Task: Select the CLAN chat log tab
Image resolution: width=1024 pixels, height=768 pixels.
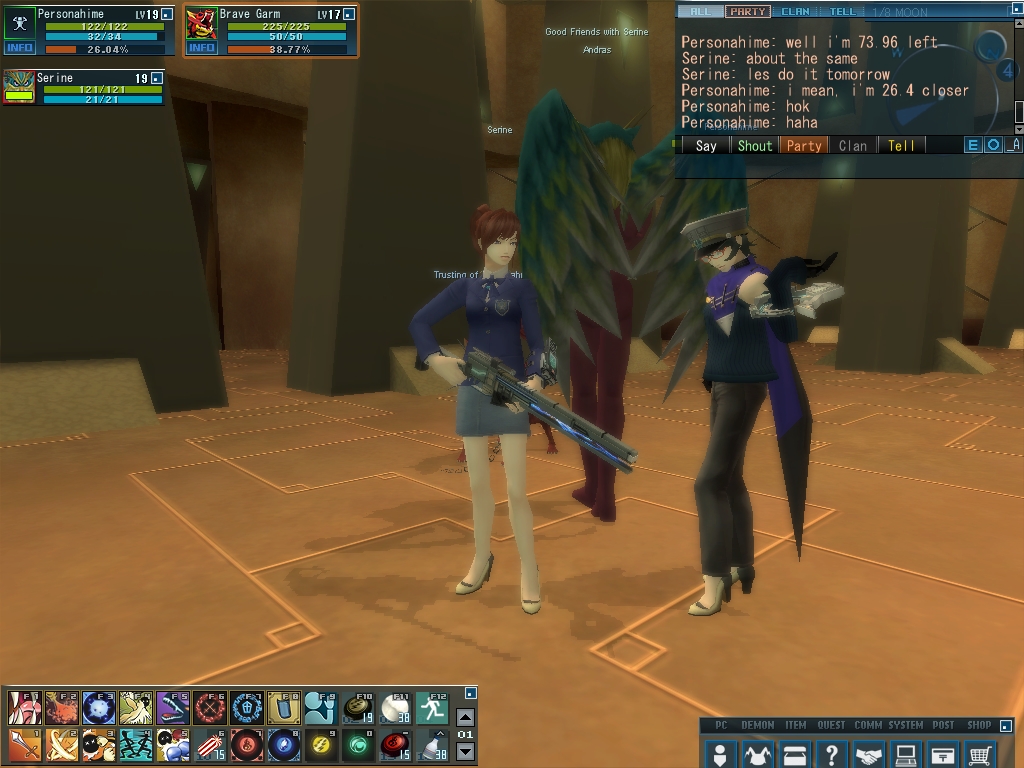Action: click(x=795, y=12)
